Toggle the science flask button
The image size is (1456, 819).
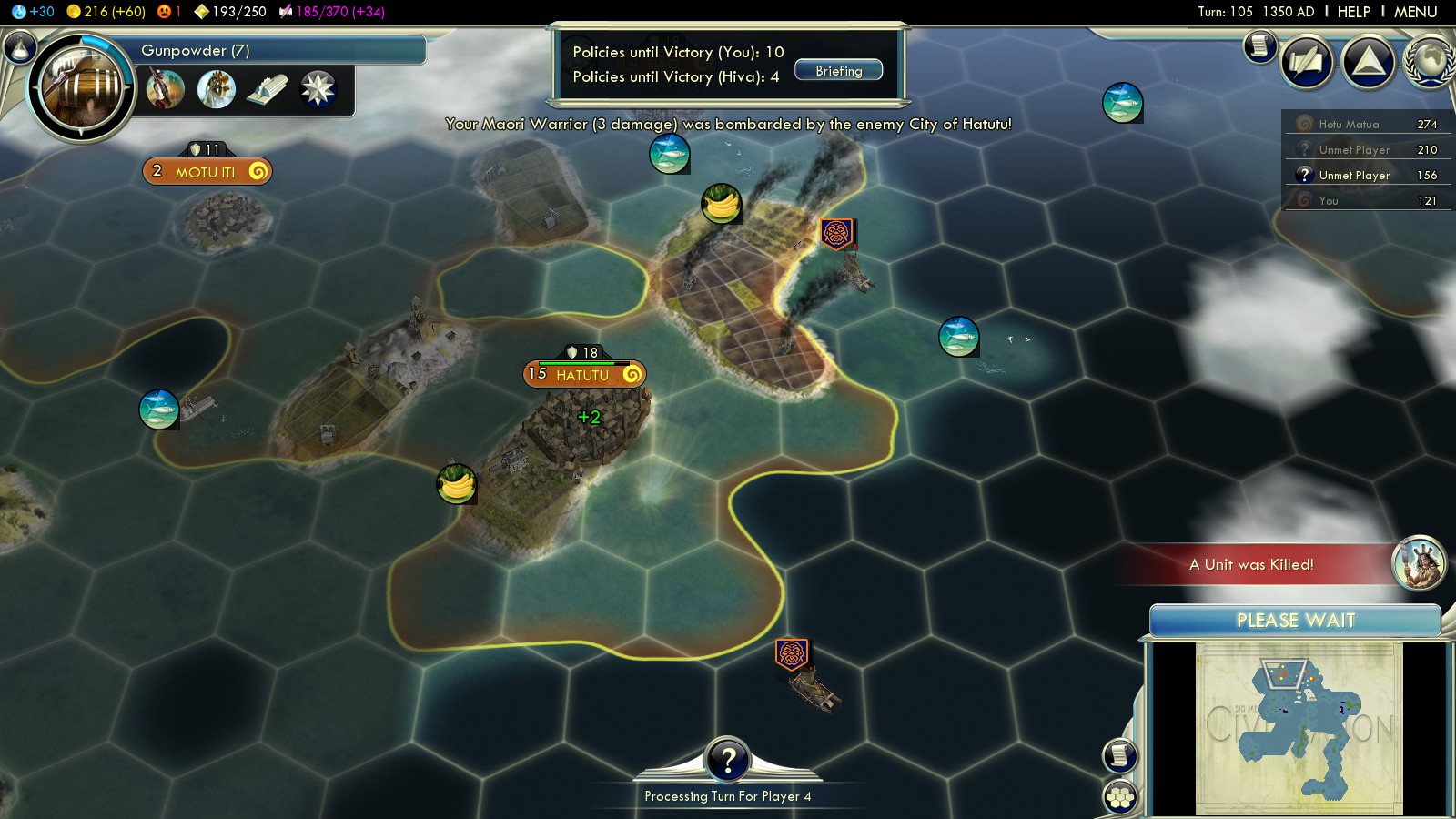pyautogui.click(x=19, y=47)
